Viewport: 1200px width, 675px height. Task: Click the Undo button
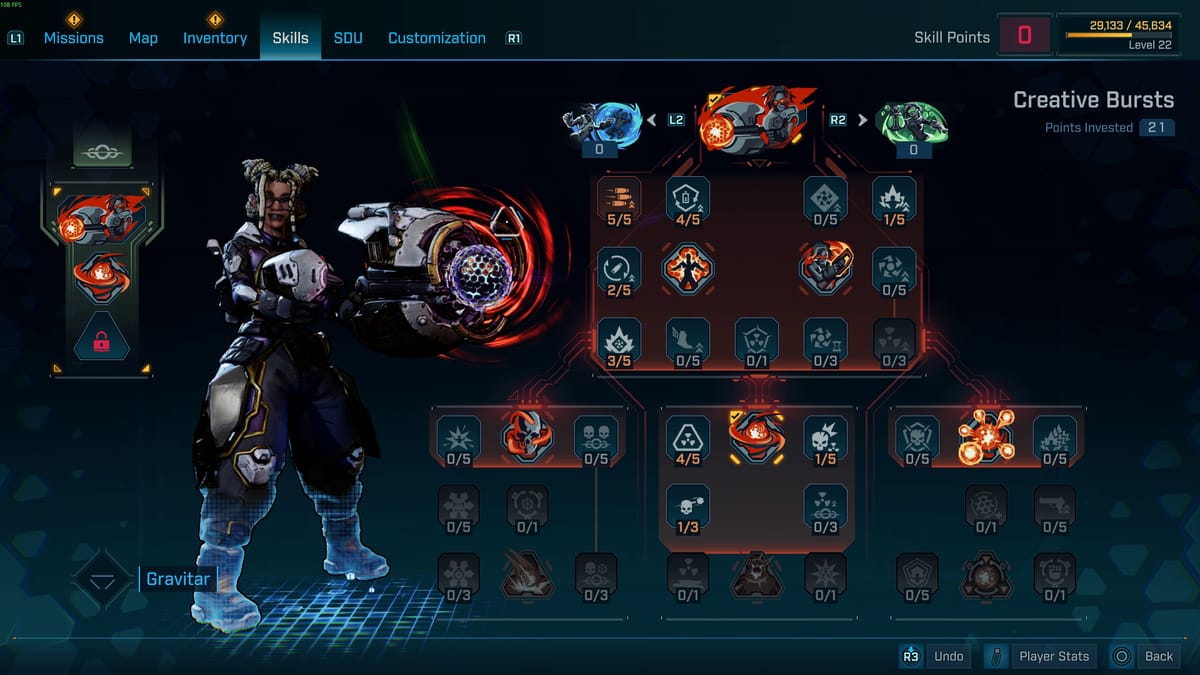(x=936, y=656)
